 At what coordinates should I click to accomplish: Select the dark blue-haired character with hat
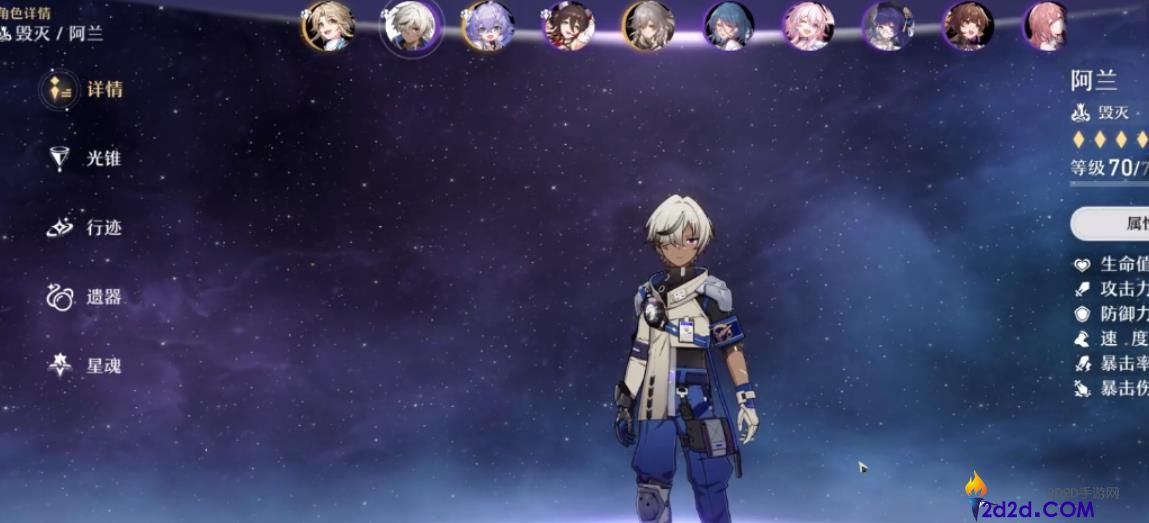point(888,26)
